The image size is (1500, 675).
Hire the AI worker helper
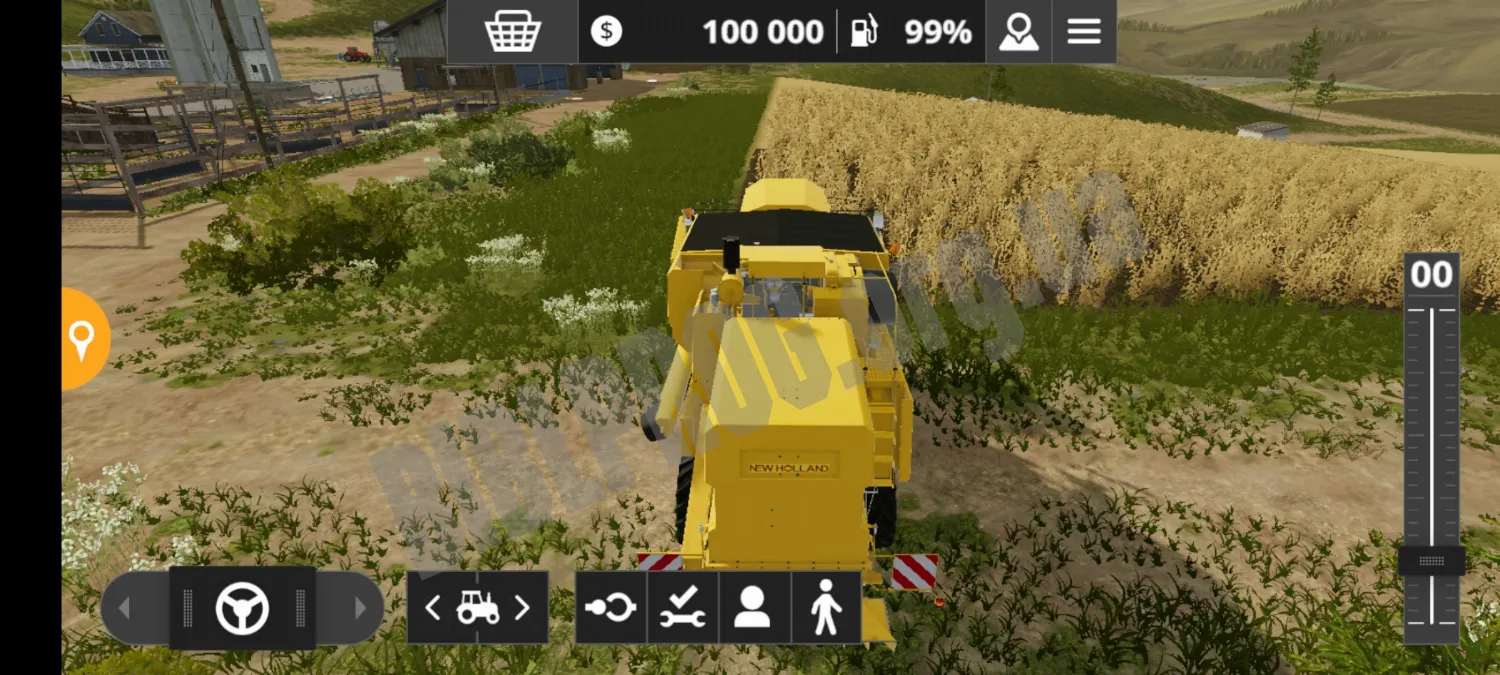753,608
